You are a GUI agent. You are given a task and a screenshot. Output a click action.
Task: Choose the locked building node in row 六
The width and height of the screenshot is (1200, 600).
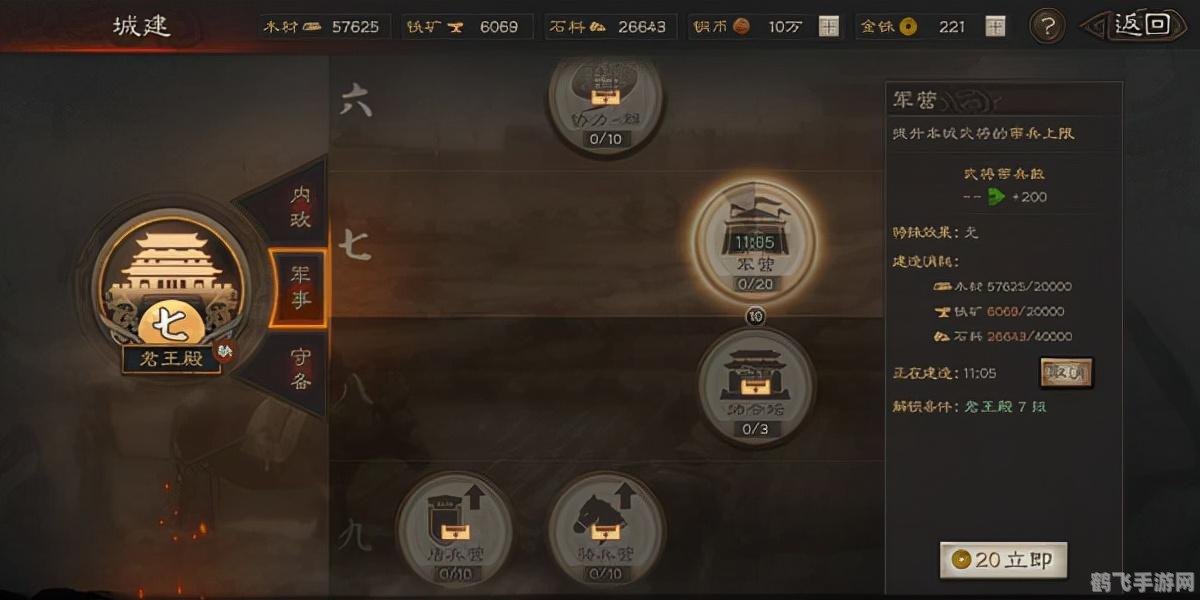coord(605,100)
